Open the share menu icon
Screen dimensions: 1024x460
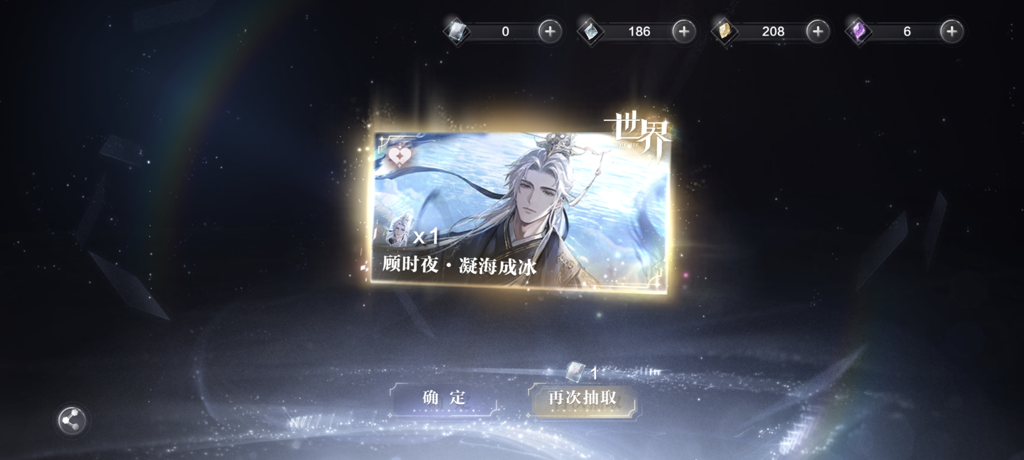[71, 420]
